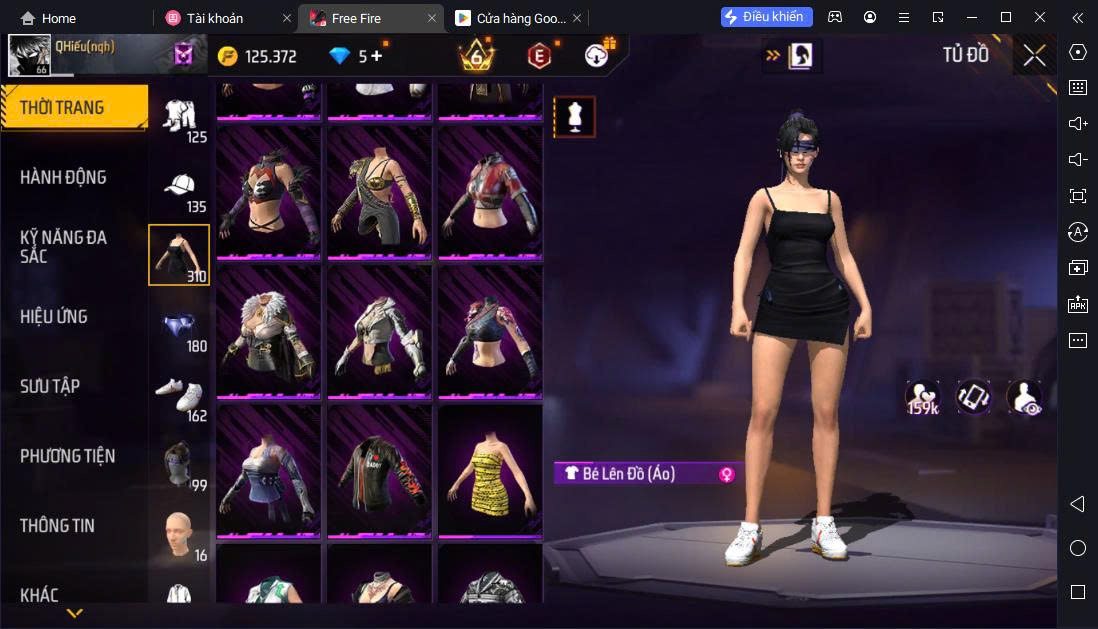Open the THÔNG TIN section
Viewport: 1098px width, 629px height.
tap(56, 526)
